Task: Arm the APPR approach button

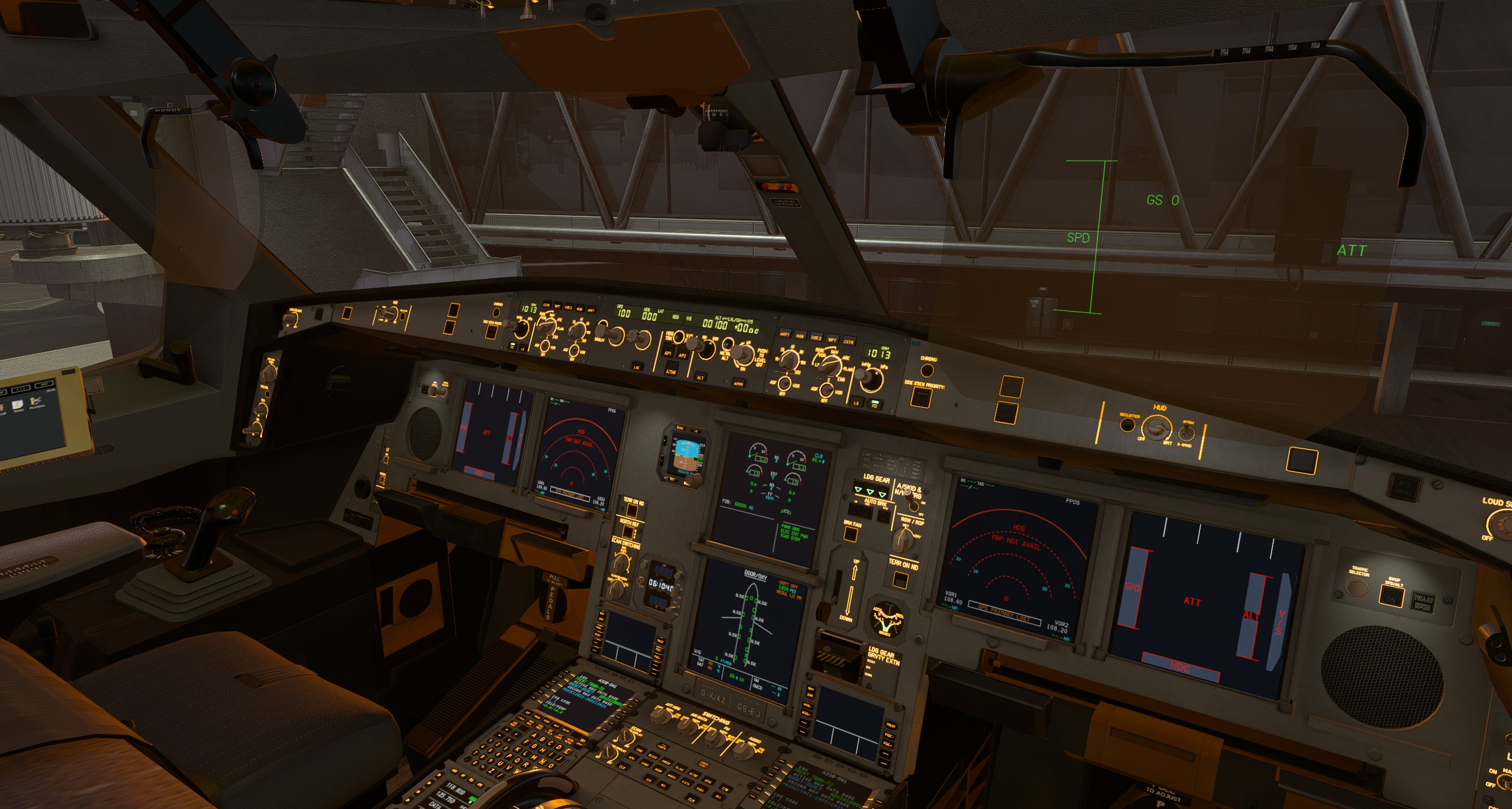Action: coord(738,383)
